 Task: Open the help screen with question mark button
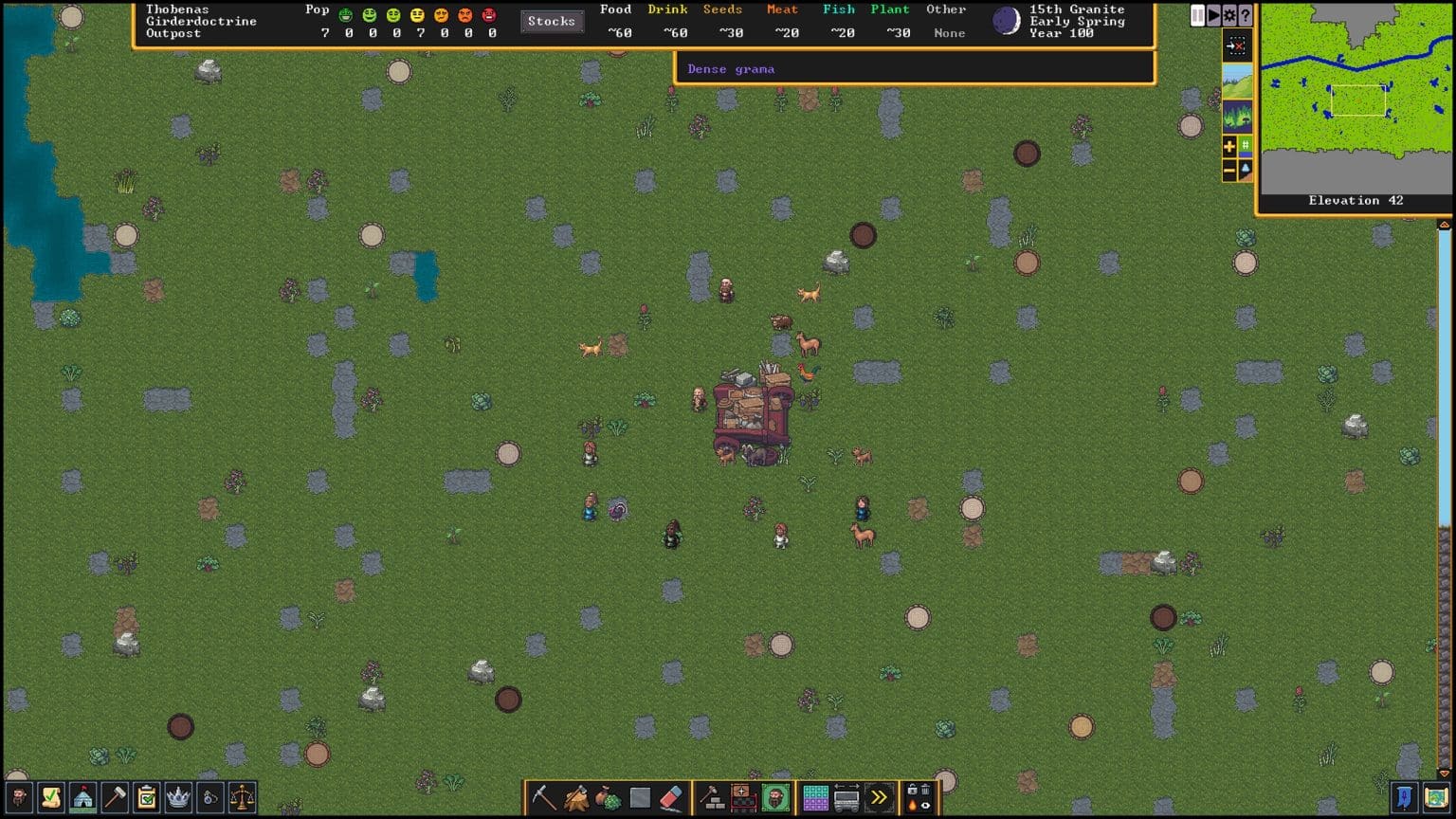pos(1244,15)
